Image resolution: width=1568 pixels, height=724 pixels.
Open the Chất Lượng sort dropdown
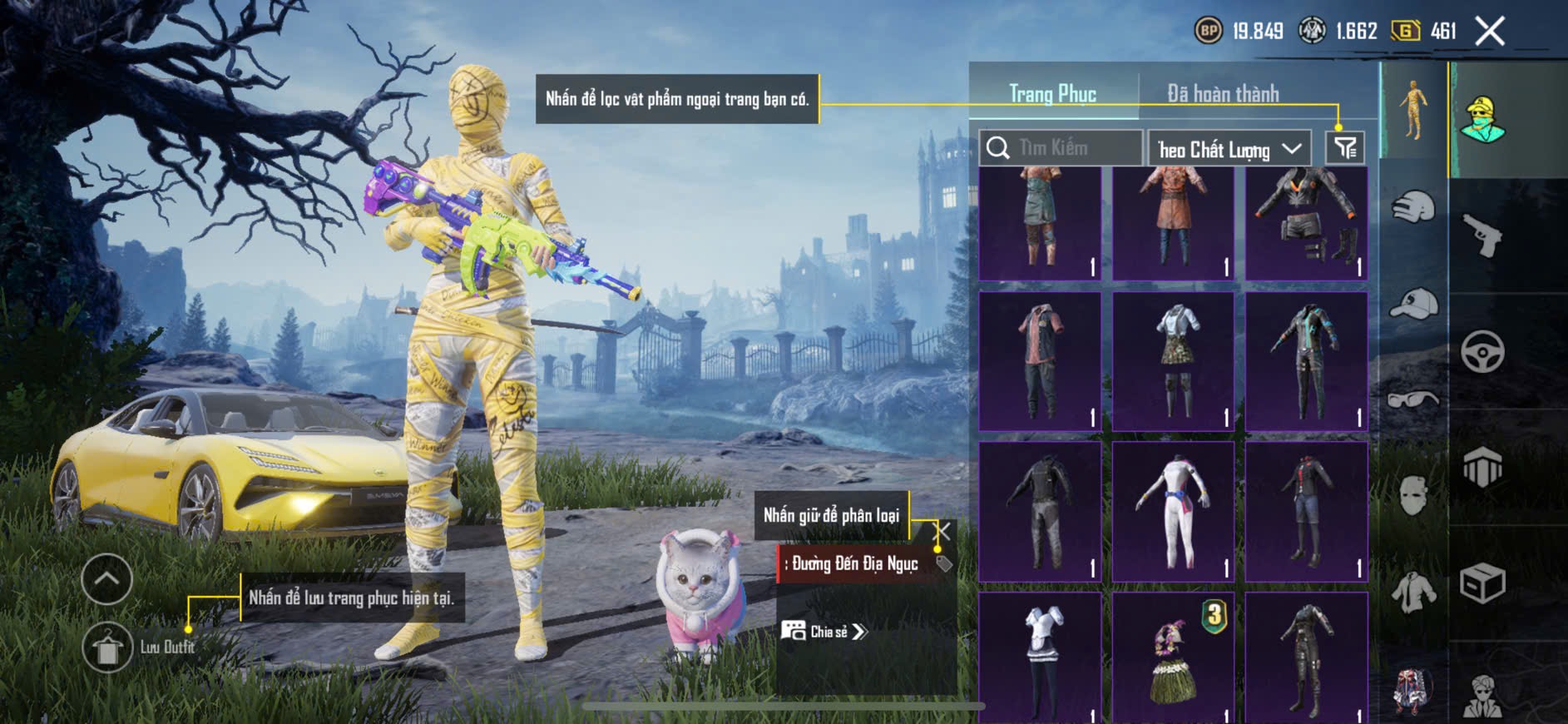(x=1229, y=149)
